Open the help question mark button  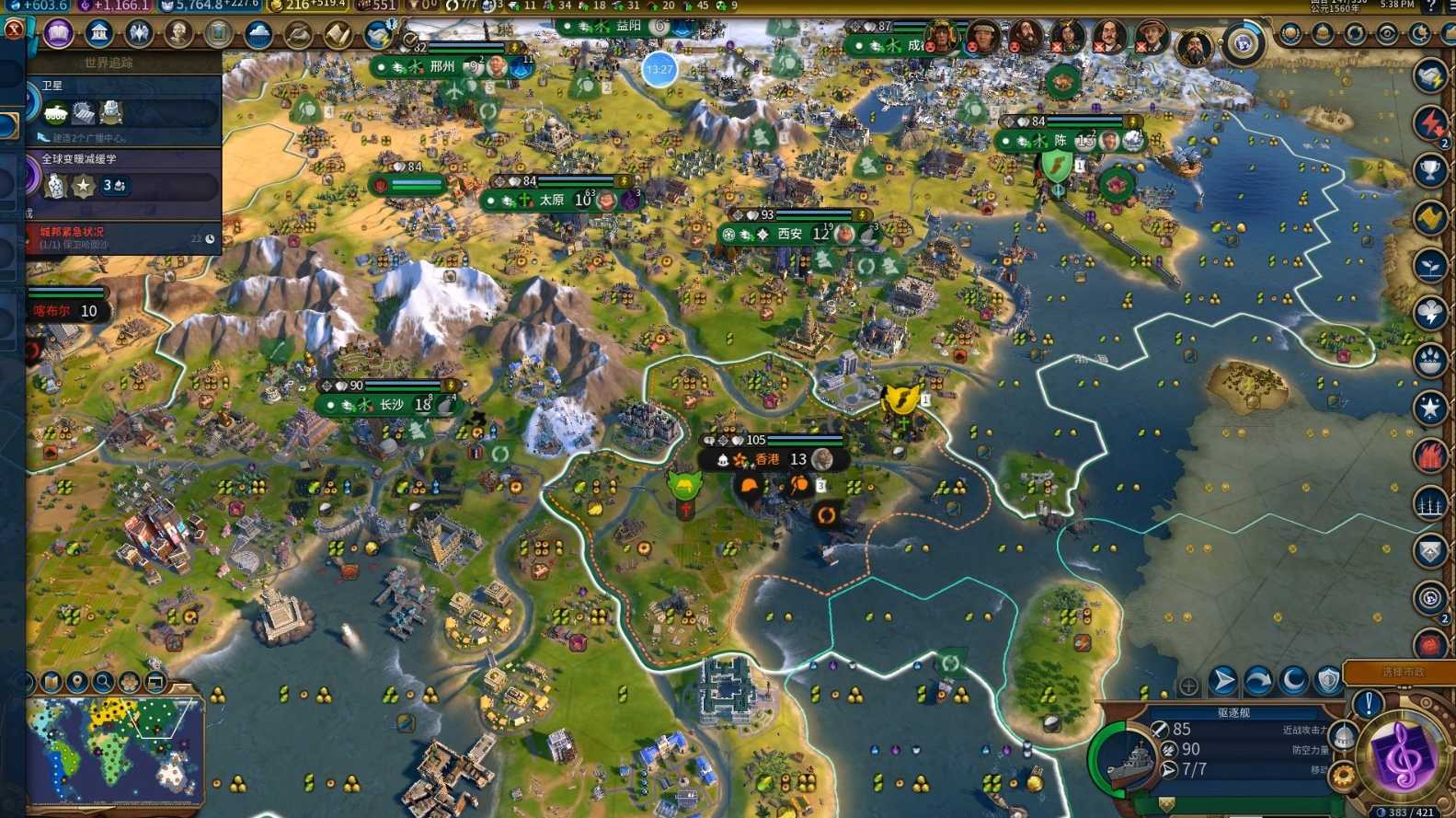pyautogui.click(x=1431, y=6)
